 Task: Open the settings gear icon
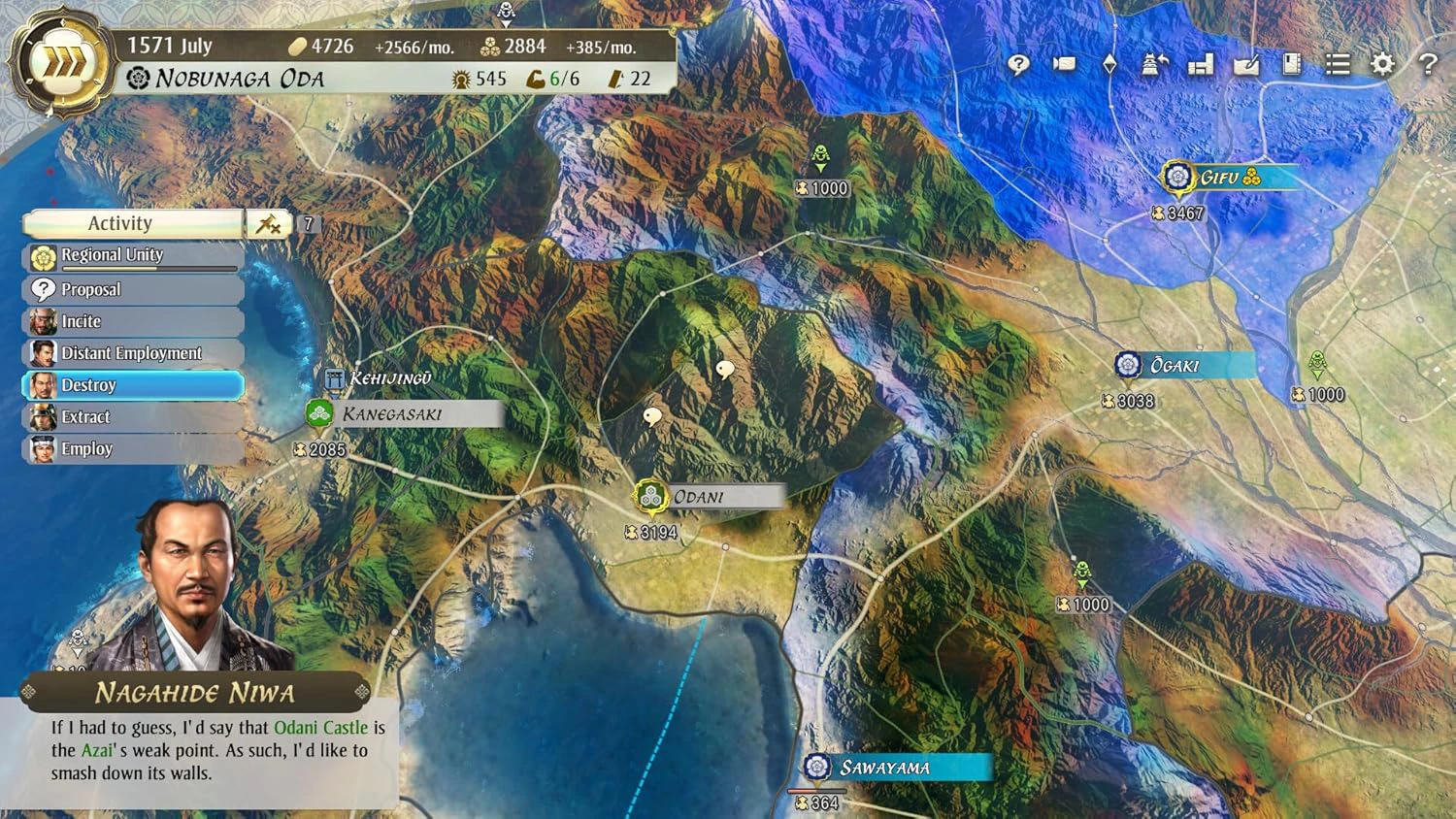coord(1382,64)
